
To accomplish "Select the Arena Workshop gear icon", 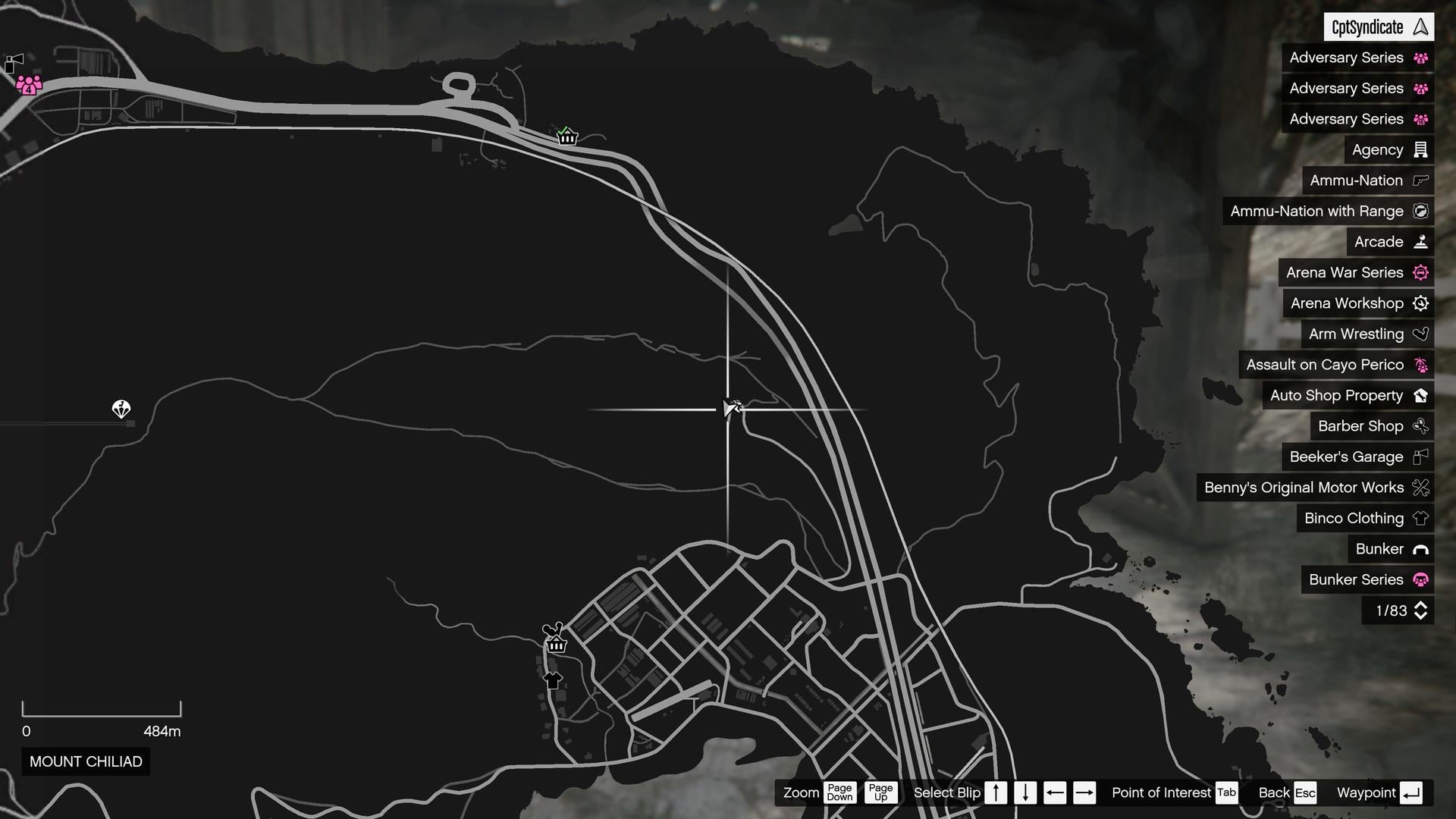I will pos(1421,303).
